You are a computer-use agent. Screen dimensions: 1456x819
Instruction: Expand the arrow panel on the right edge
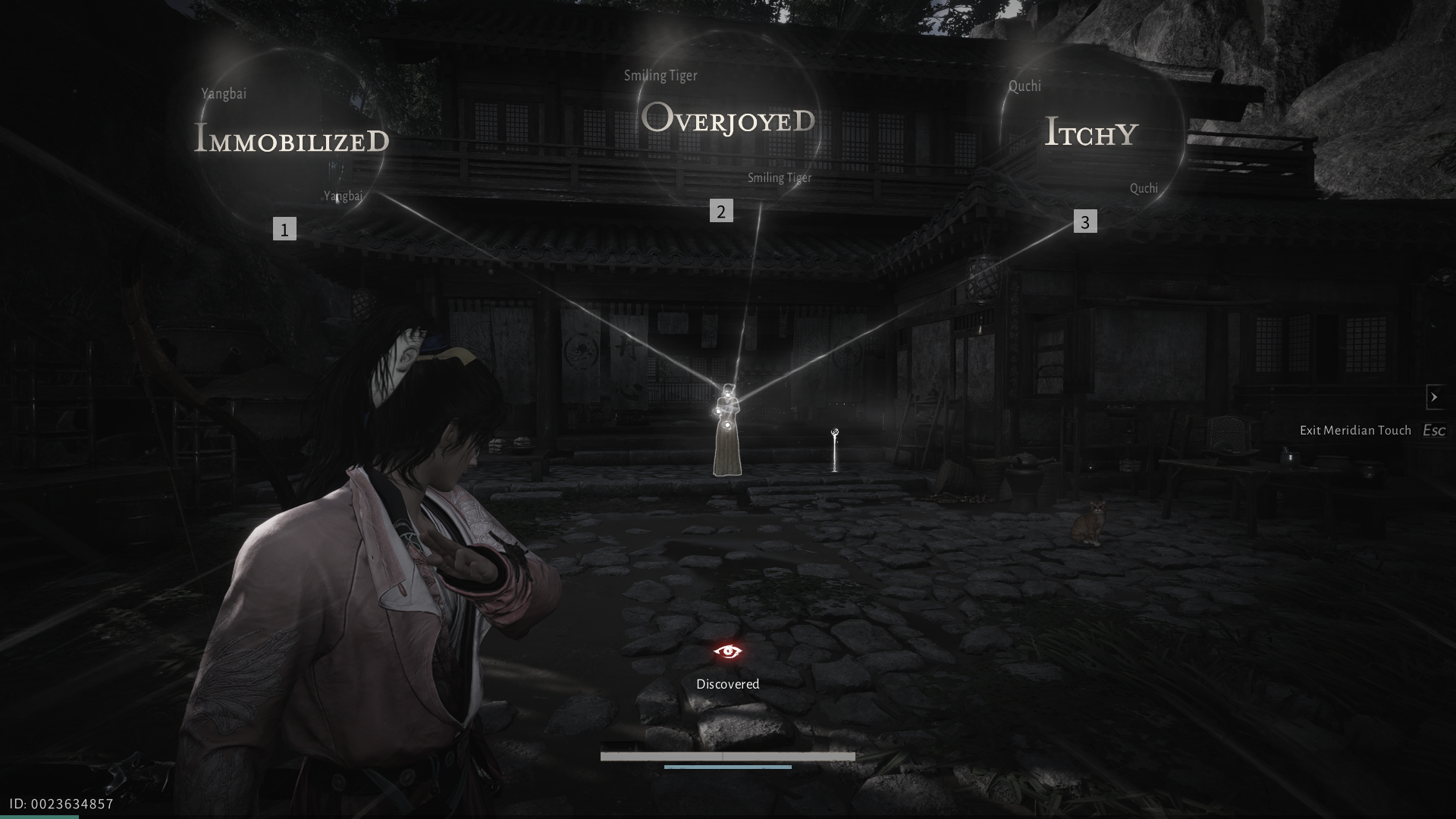pos(1436,397)
